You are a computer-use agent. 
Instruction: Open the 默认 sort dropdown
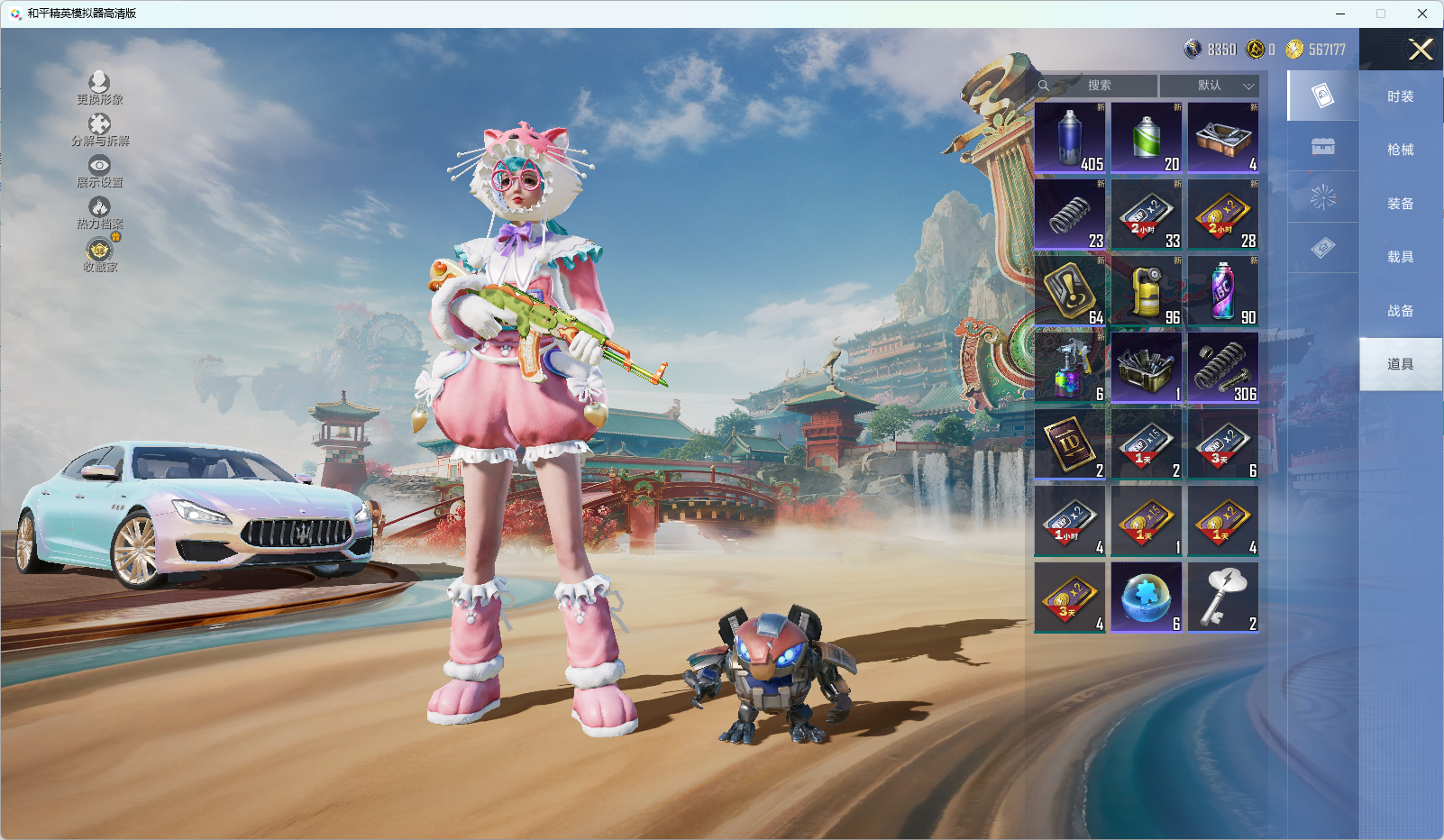coord(1210,86)
